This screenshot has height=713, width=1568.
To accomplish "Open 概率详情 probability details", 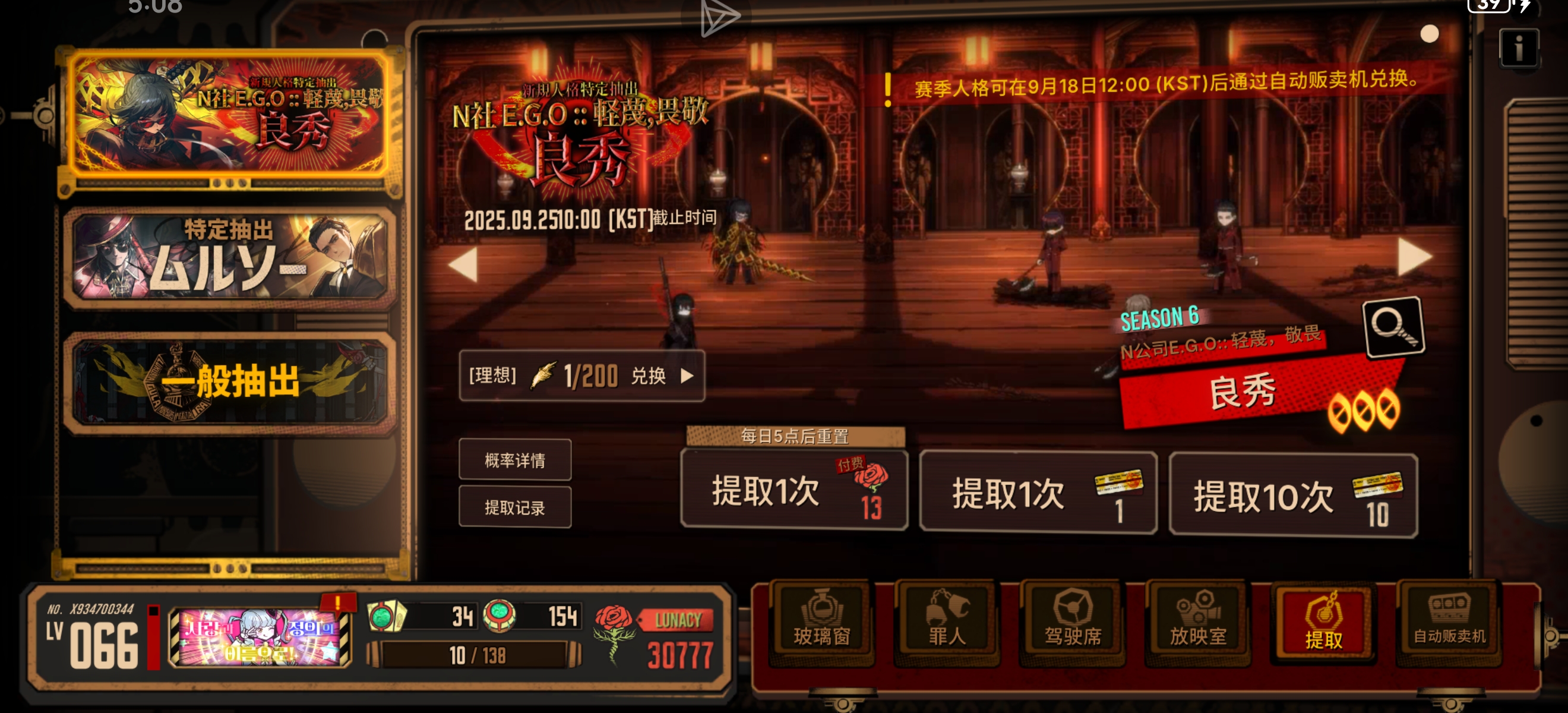I will 515,461.
